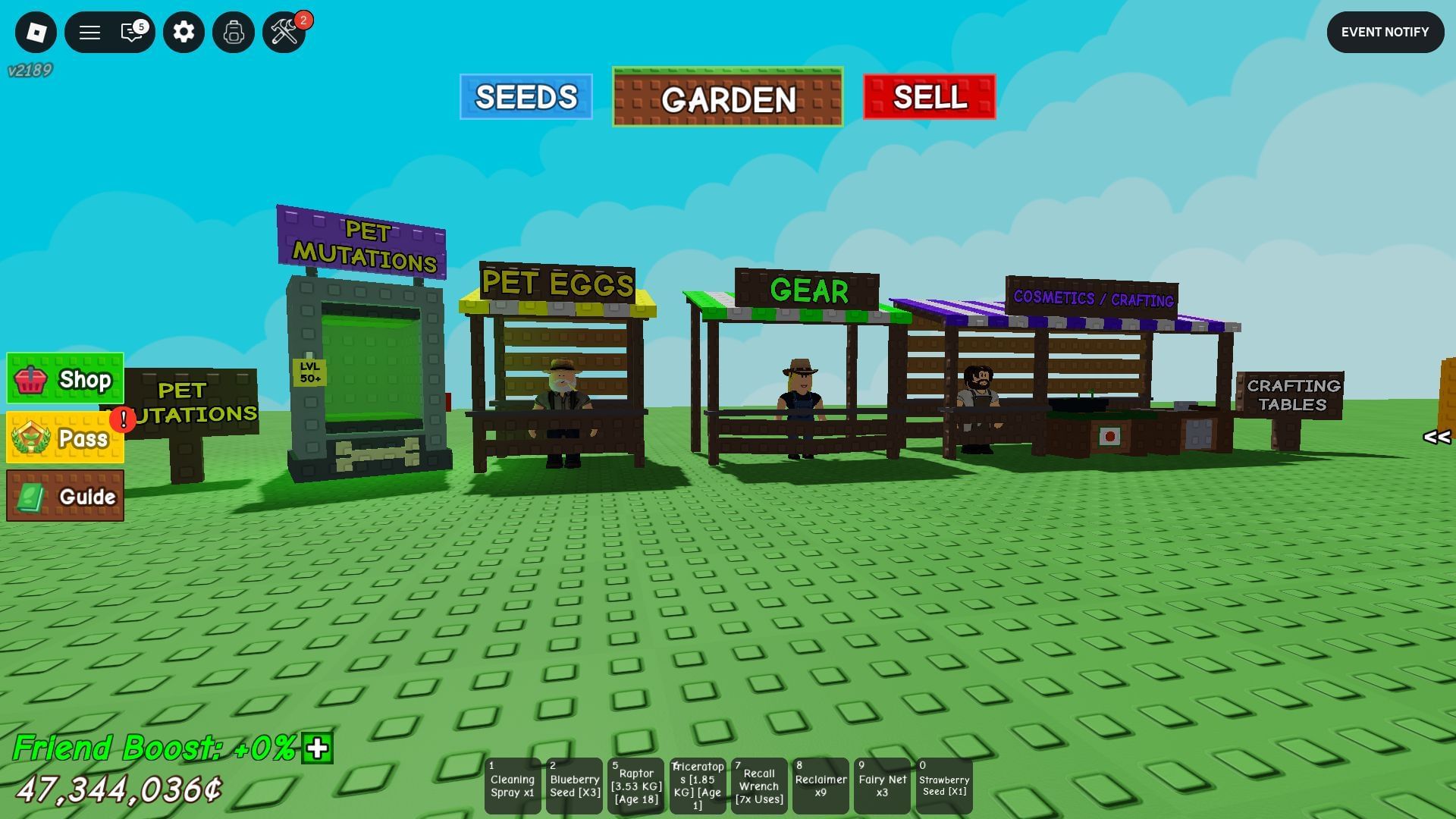The width and height of the screenshot is (1456, 819).
Task: Select the Blueberry Seed hotbar slot
Action: click(574, 786)
